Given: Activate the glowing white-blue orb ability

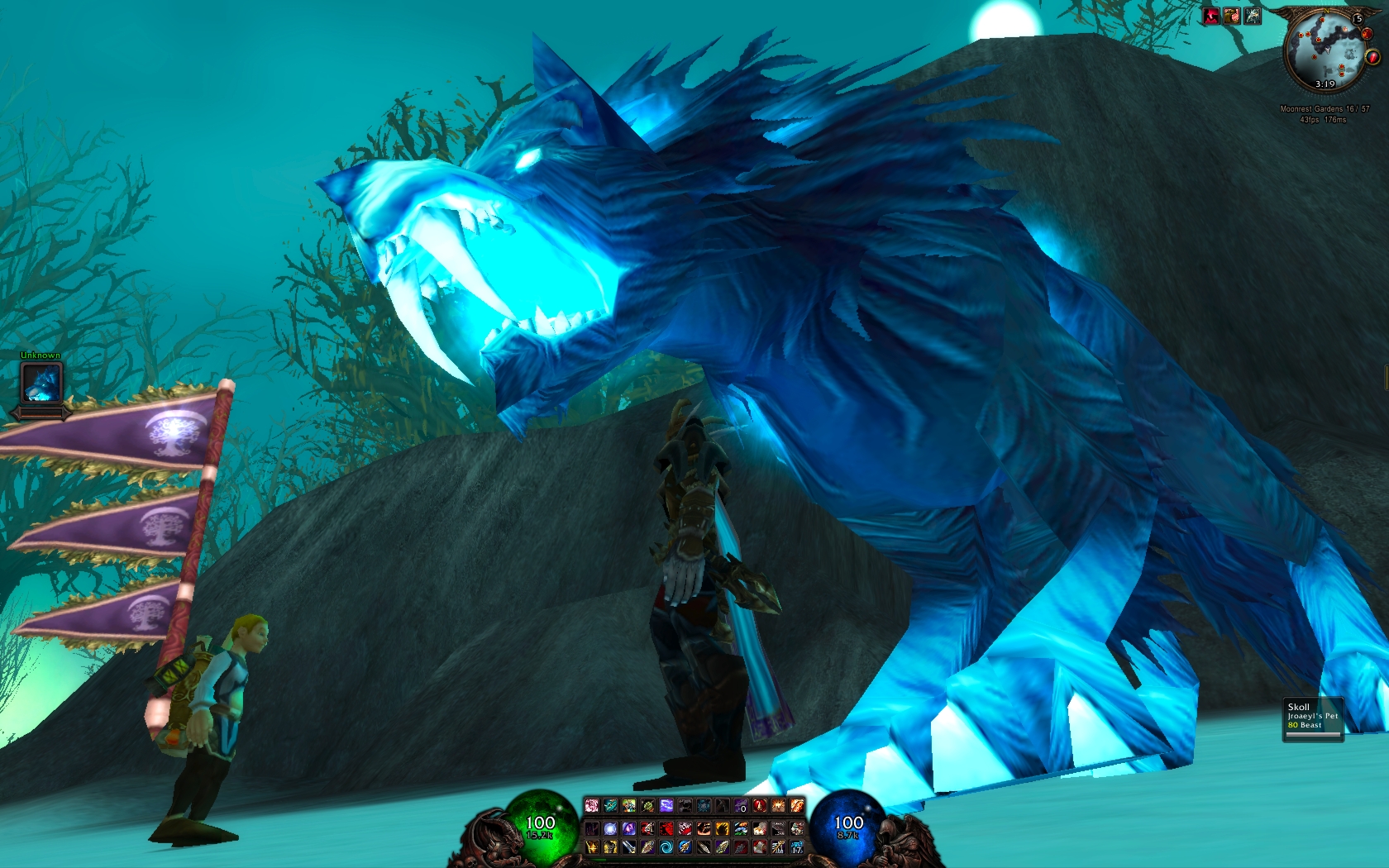Looking at the screenshot, I should coord(610,828).
